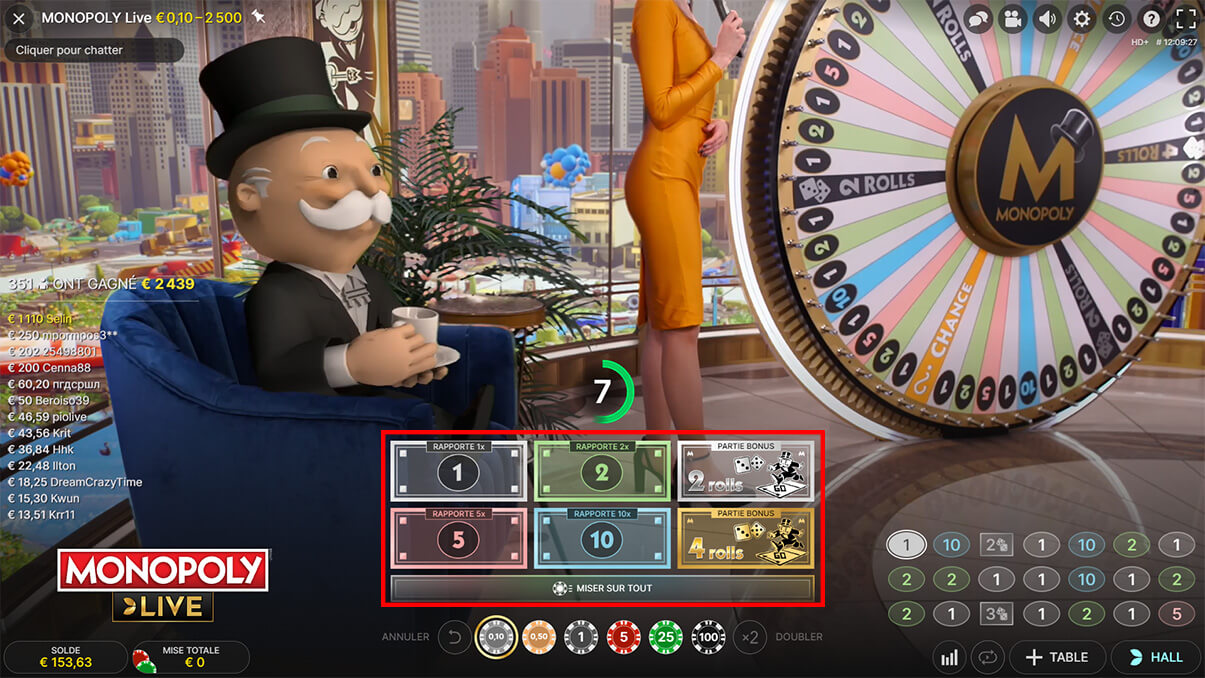Click the Miser sur tout button
The width and height of the screenshot is (1205, 678).
[x=602, y=588]
